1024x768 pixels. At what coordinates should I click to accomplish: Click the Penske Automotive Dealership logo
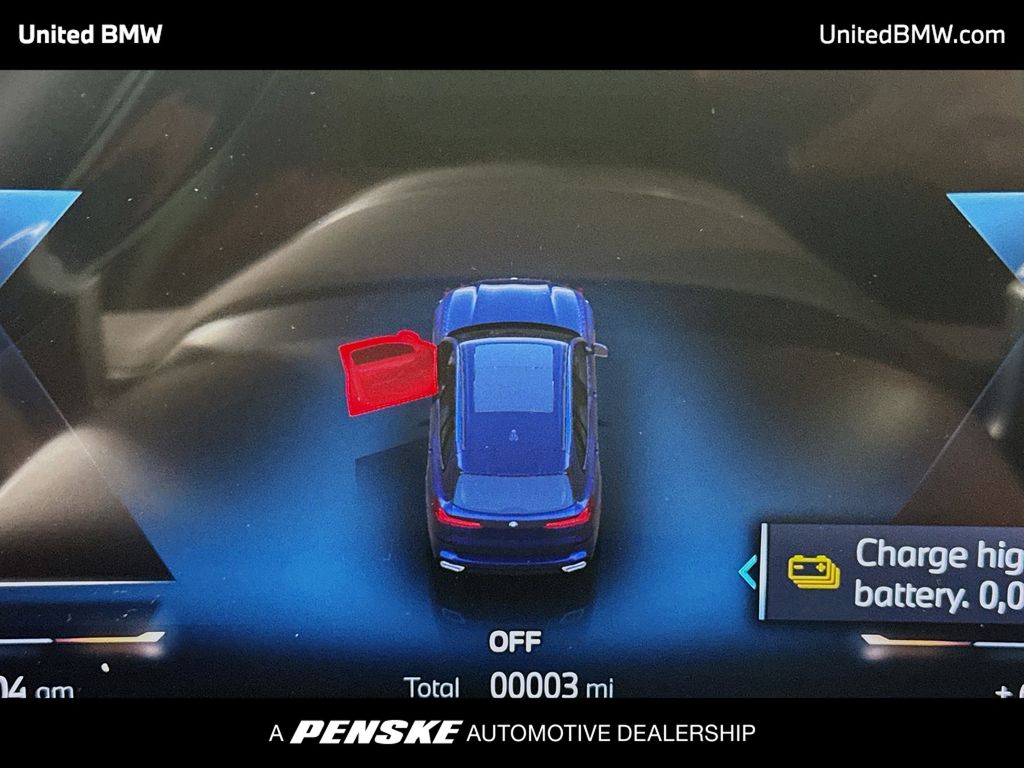click(x=512, y=733)
